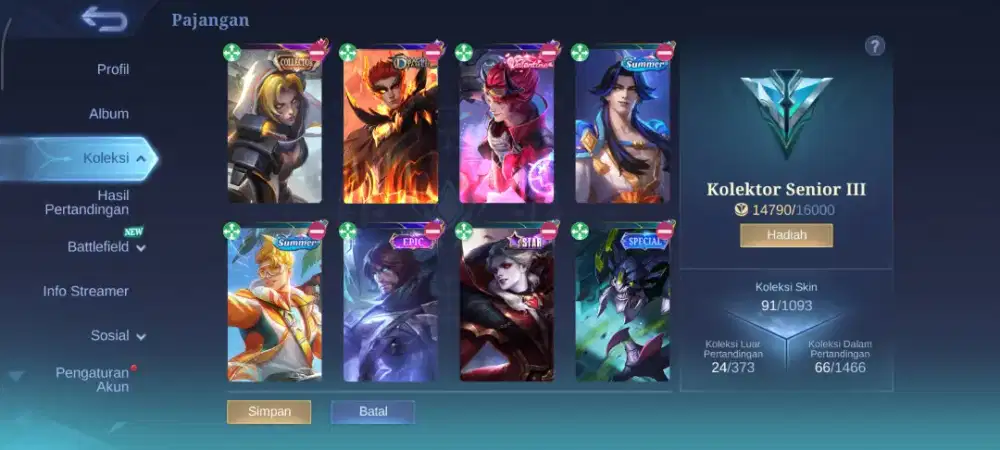Open Hasil Pertandingan match history
1000x450 pixels.
87,202
